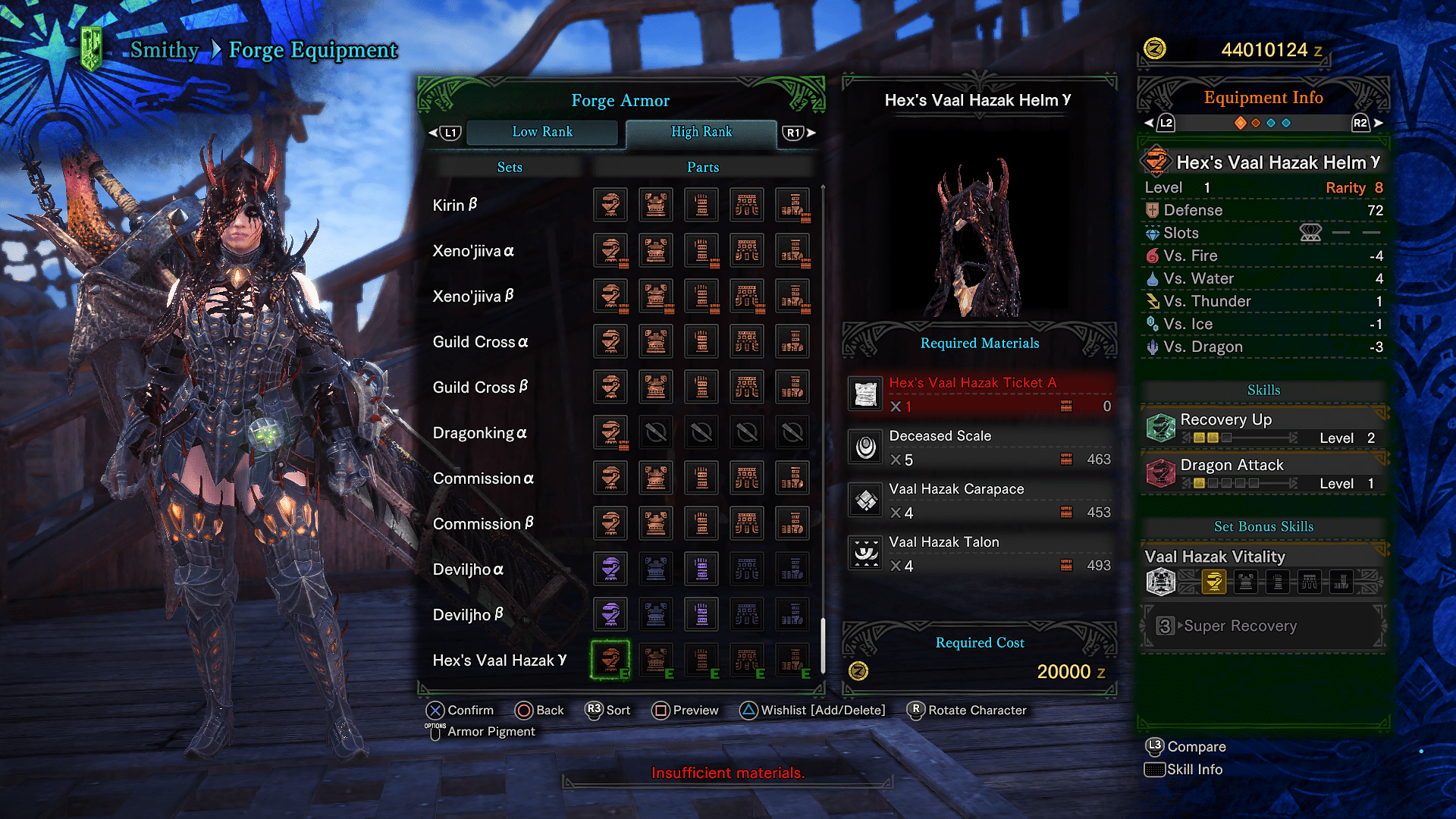Image resolution: width=1456 pixels, height=819 pixels.
Task: Select the Deceased Scale material row
Action: tap(980, 447)
